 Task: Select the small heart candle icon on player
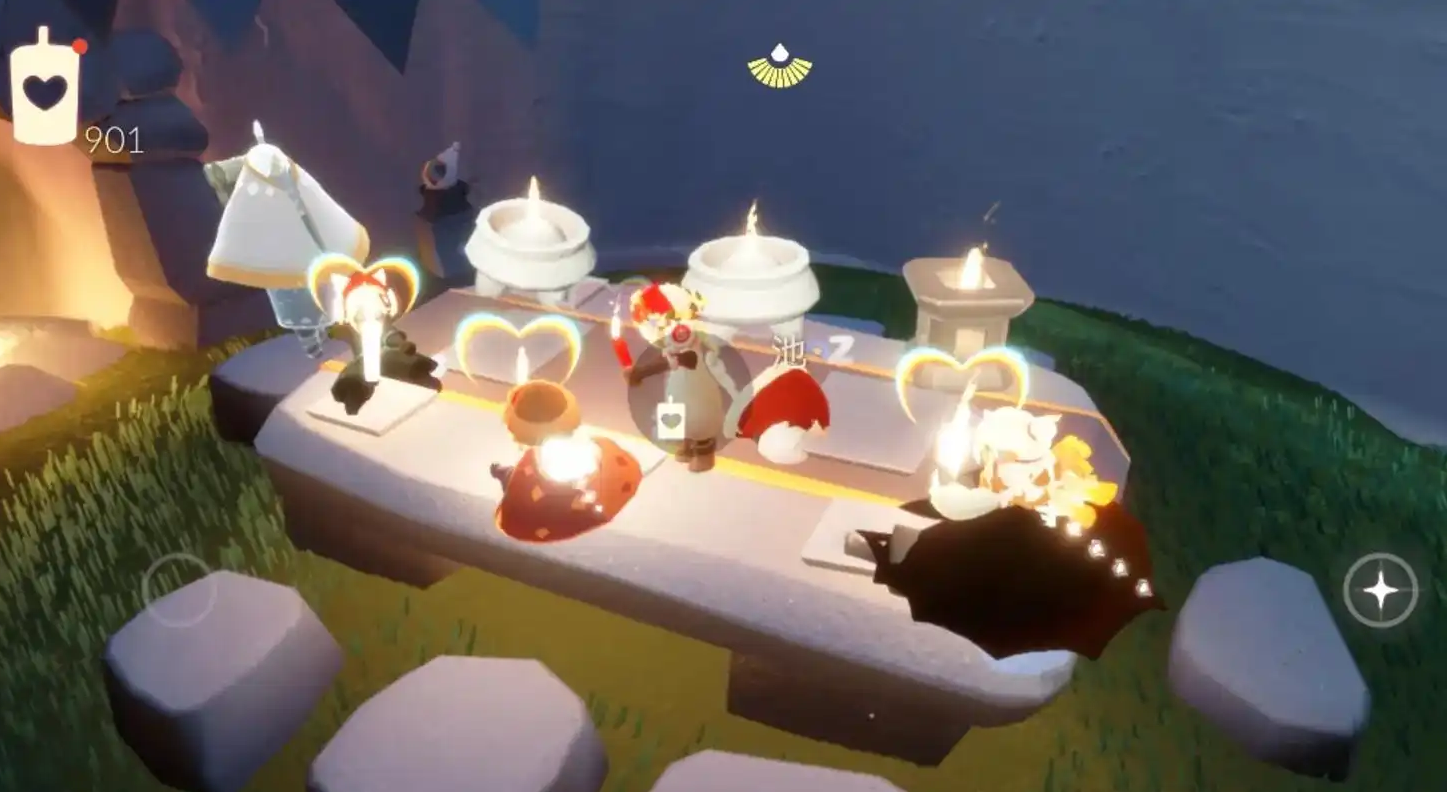point(671,420)
